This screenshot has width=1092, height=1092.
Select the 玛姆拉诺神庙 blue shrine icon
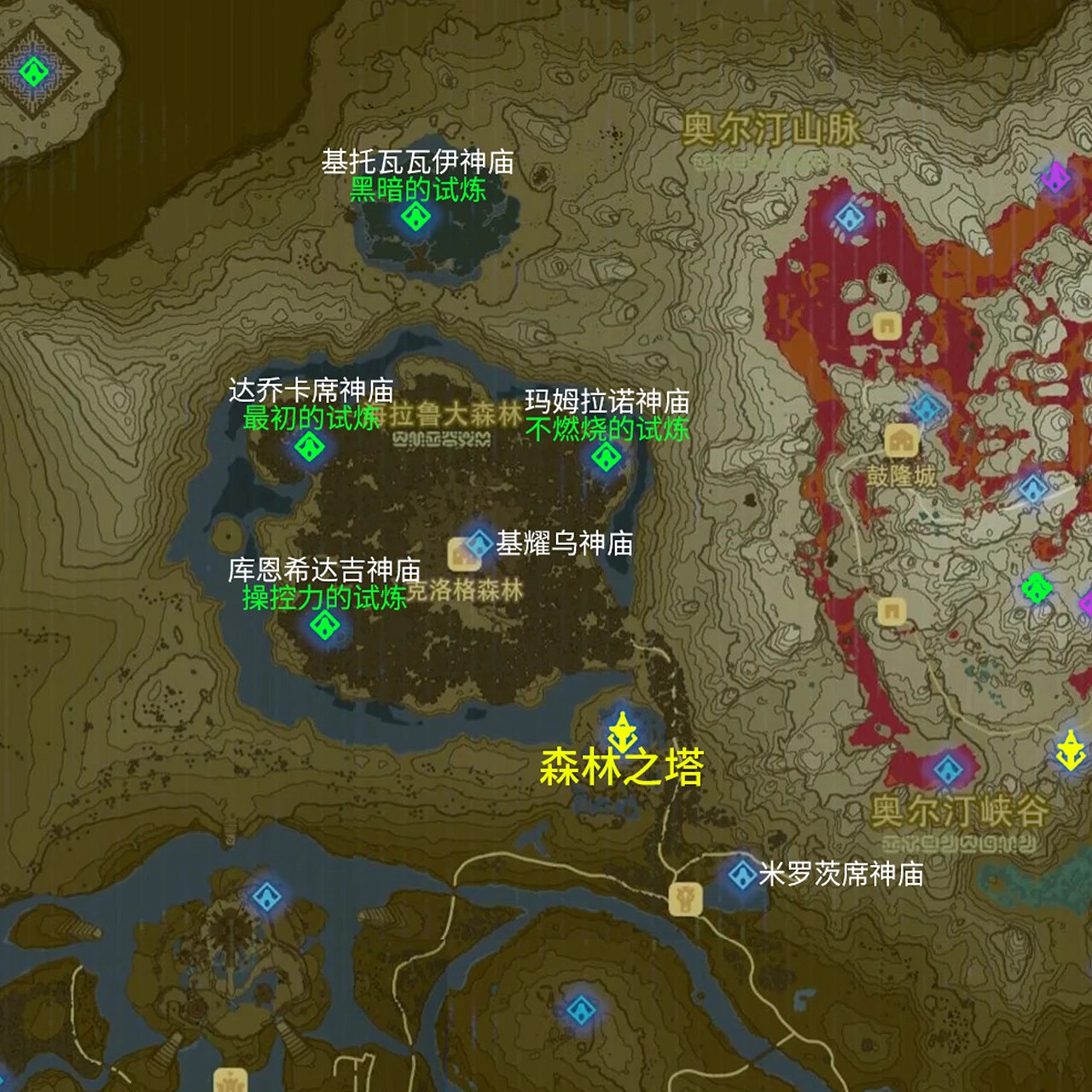[606, 459]
